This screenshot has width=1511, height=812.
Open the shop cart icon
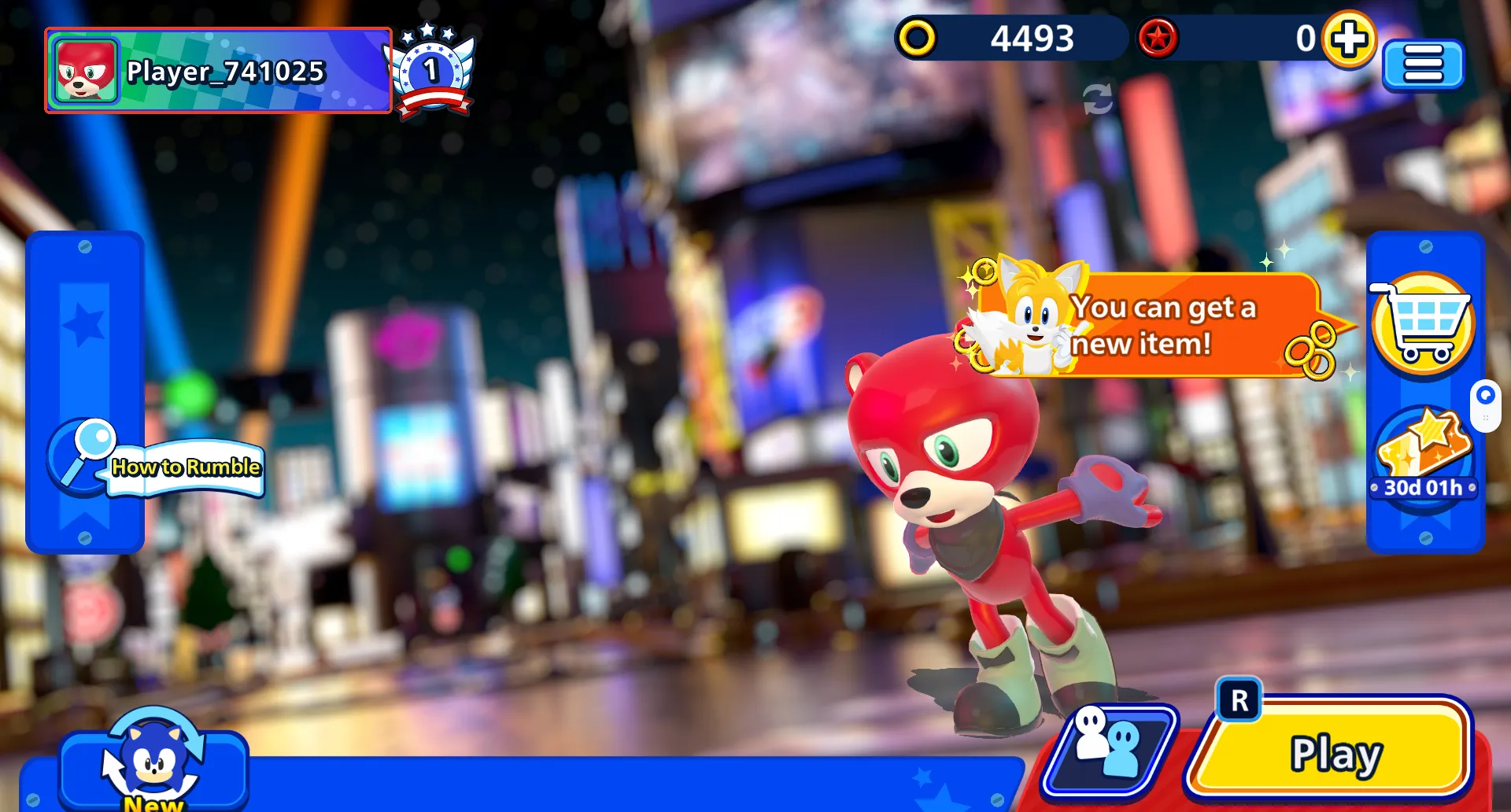[x=1423, y=324]
